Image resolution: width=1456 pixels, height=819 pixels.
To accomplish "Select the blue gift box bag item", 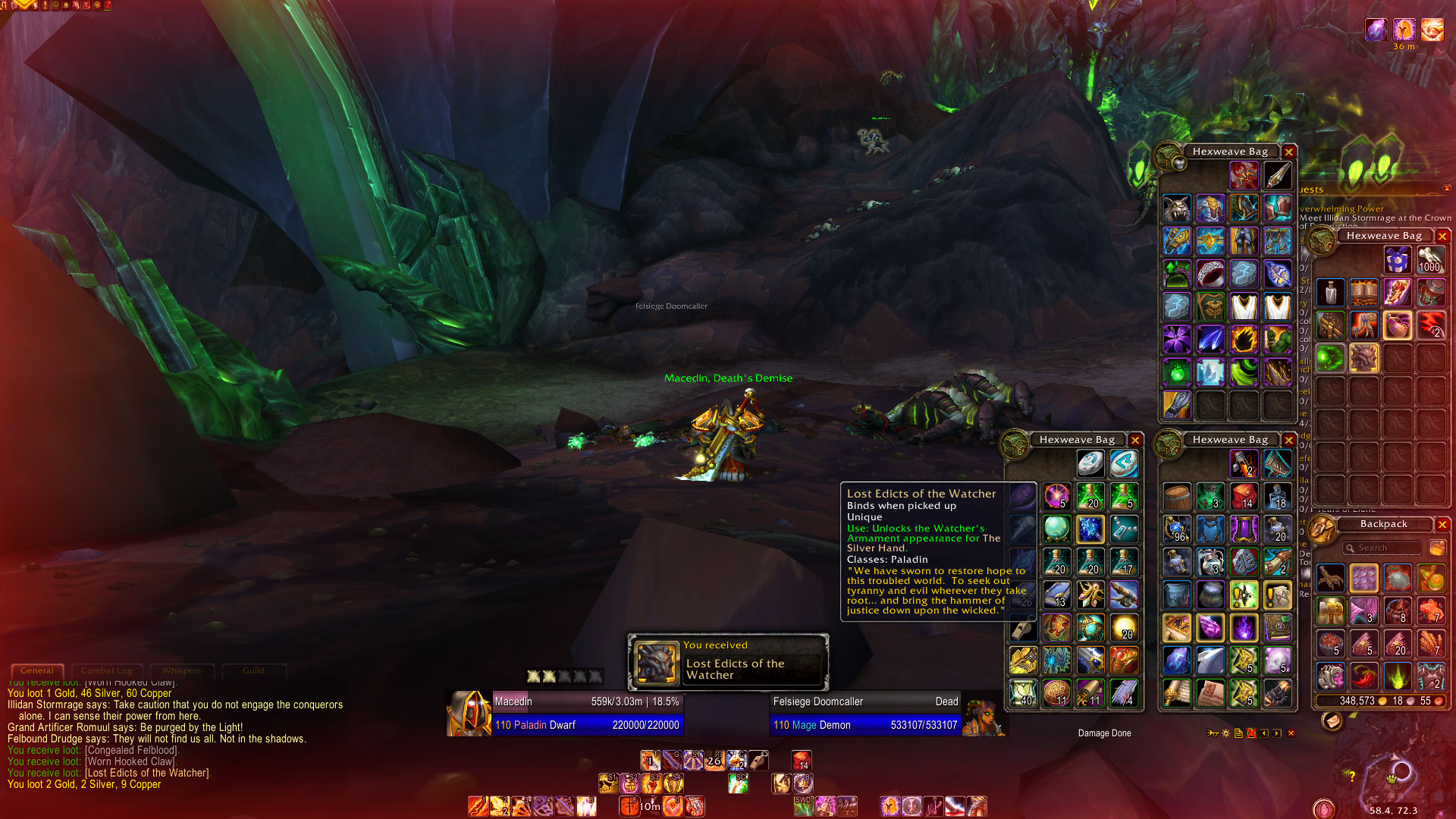I will [x=1396, y=260].
